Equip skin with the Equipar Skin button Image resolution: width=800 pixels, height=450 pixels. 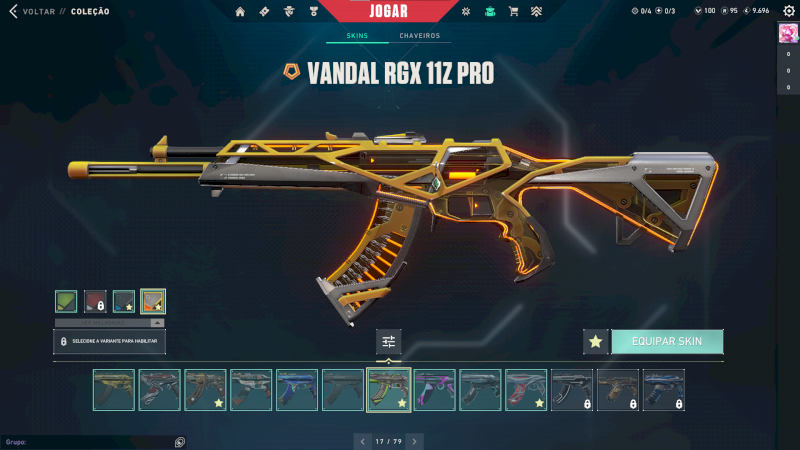pos(667,341)
